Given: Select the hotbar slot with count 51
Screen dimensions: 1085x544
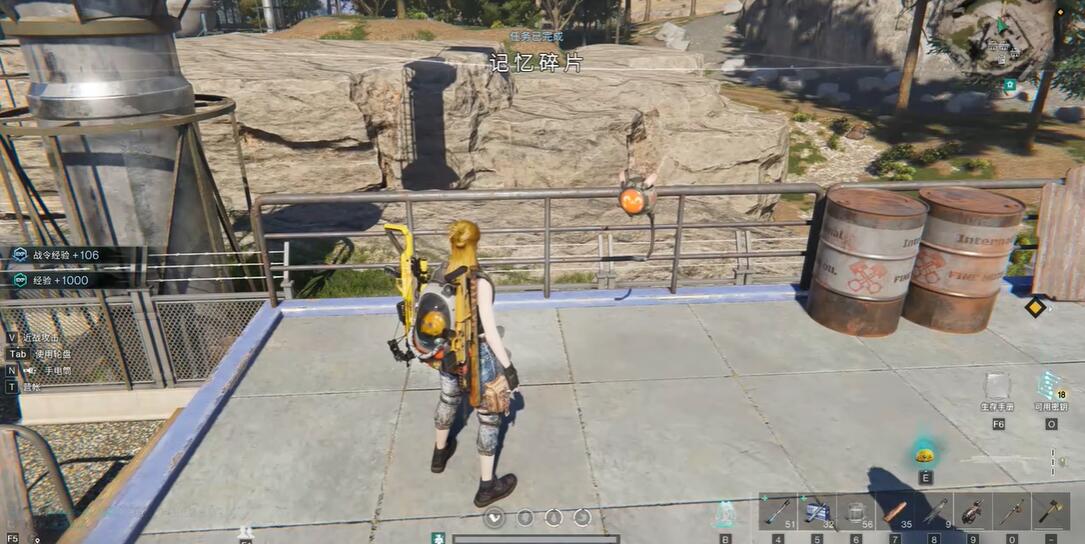Looking at the screenshot, I should click(777, 512).
